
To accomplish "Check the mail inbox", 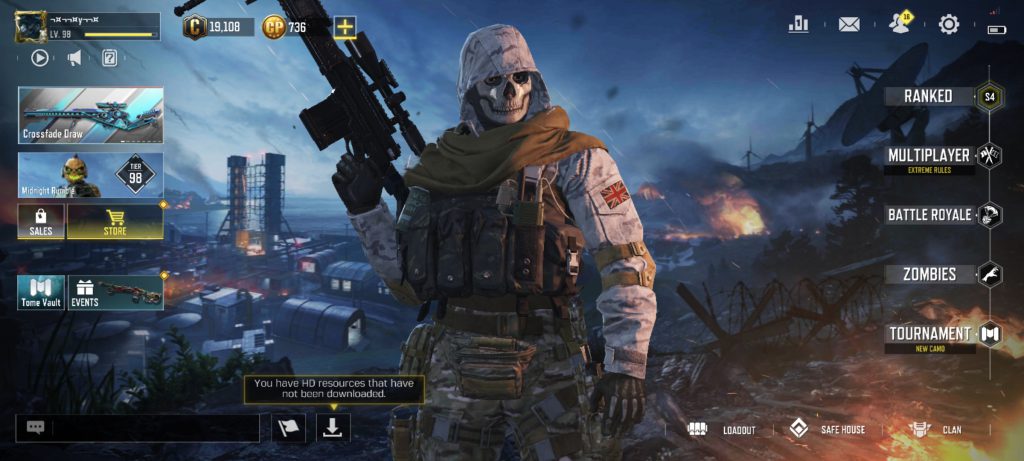I will 849,24.
